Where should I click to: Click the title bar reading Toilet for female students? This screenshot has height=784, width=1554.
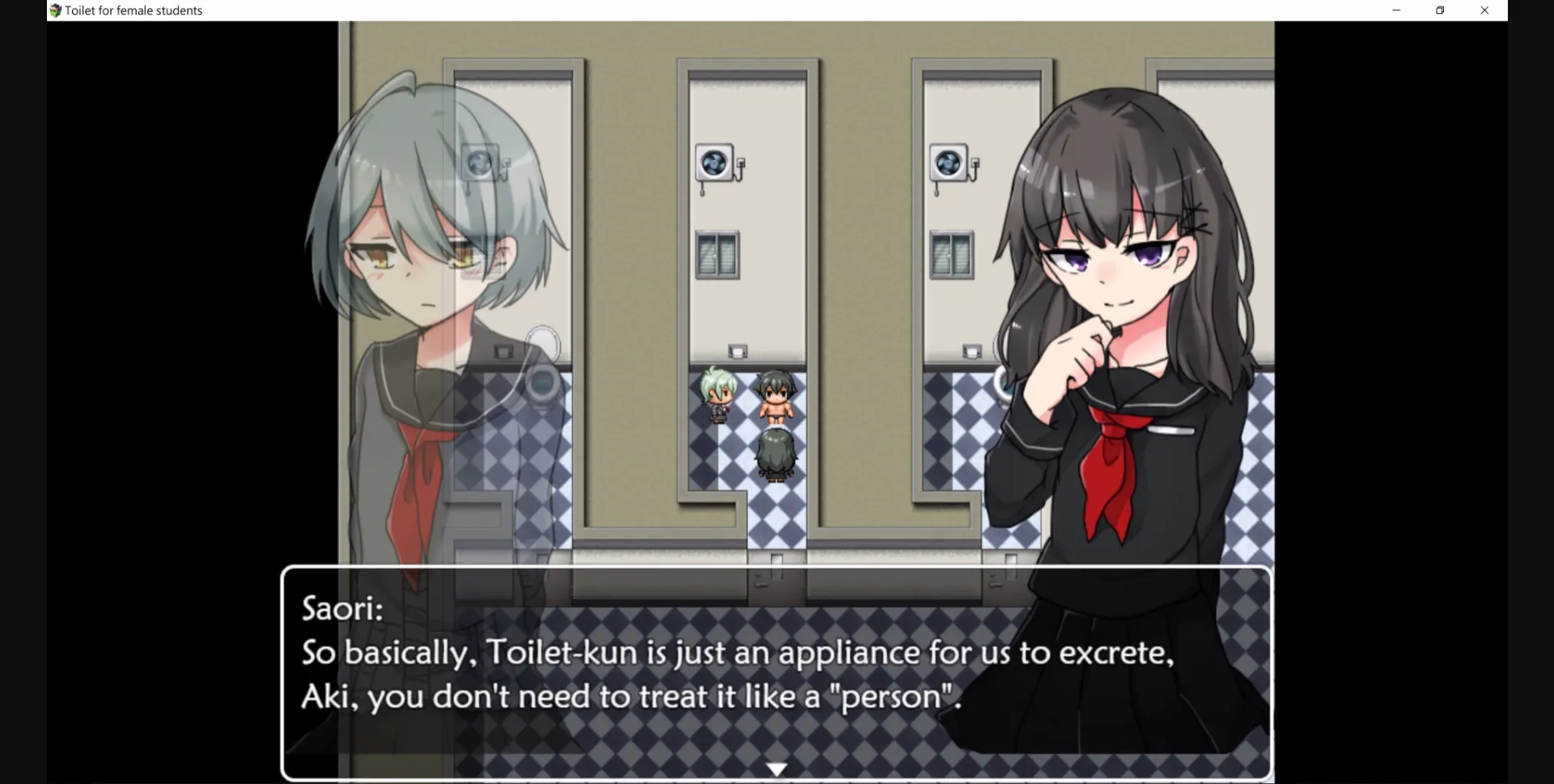tap(132, 11)
